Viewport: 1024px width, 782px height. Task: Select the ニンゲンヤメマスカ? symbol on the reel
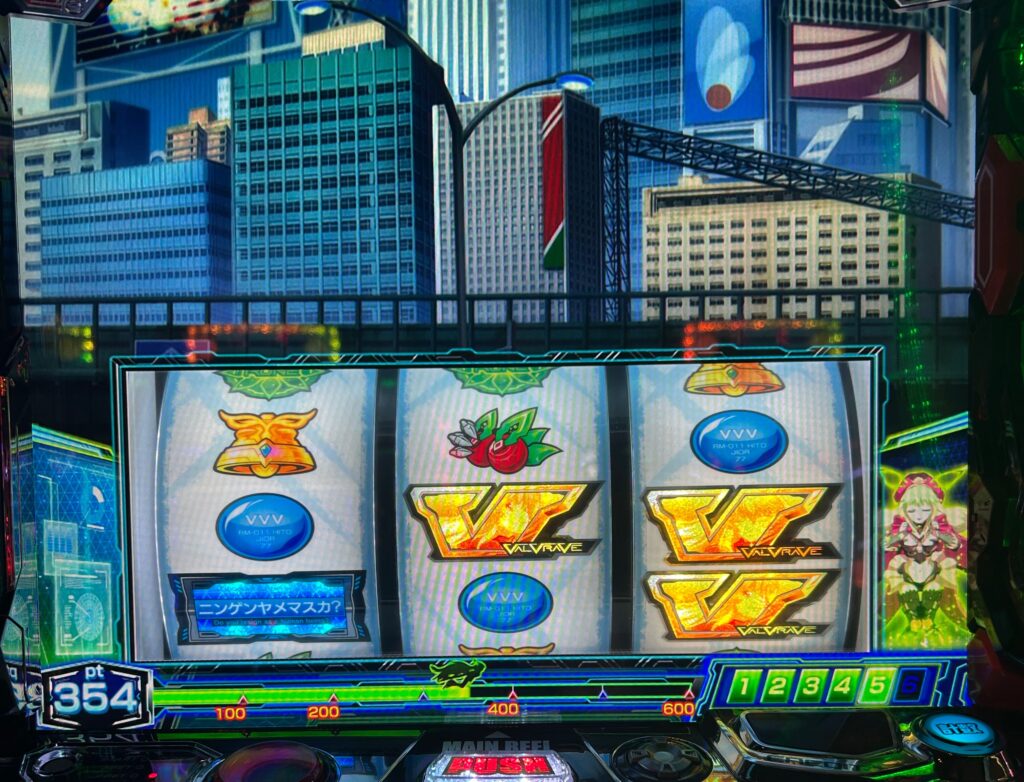pos(269,607)
